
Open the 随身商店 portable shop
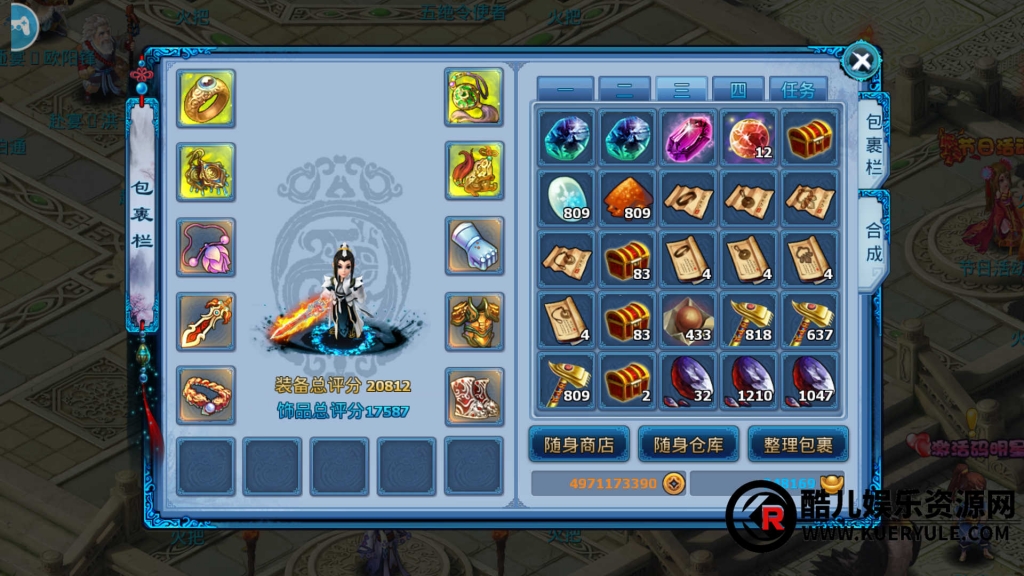point(578,444)
